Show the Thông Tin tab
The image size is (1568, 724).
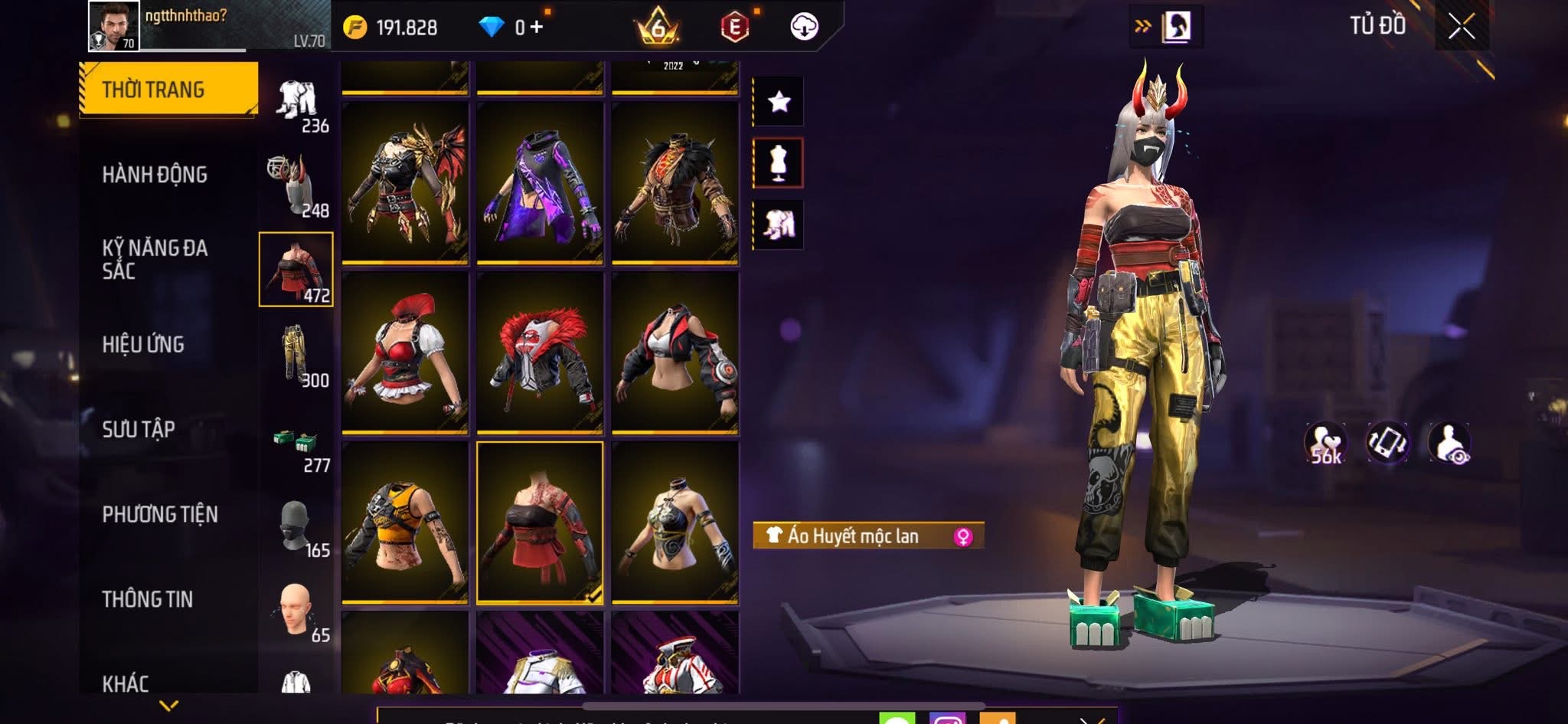148,599
